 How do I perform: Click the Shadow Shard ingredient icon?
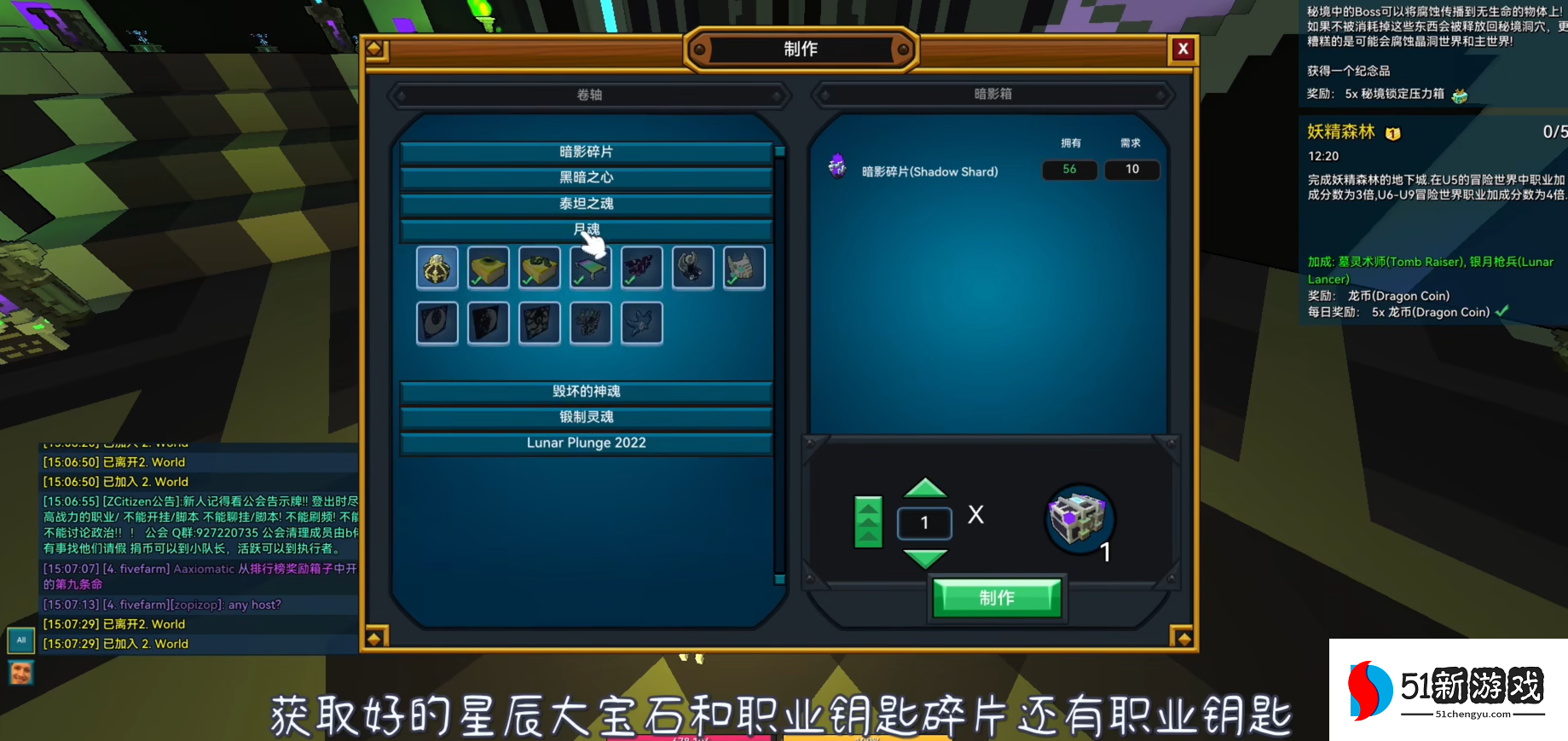tap(836, 166)
